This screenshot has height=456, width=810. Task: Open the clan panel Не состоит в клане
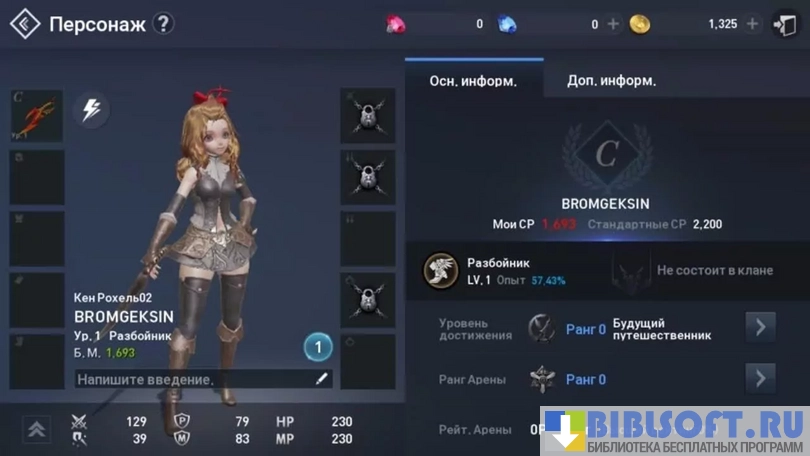tap(700, 270)
